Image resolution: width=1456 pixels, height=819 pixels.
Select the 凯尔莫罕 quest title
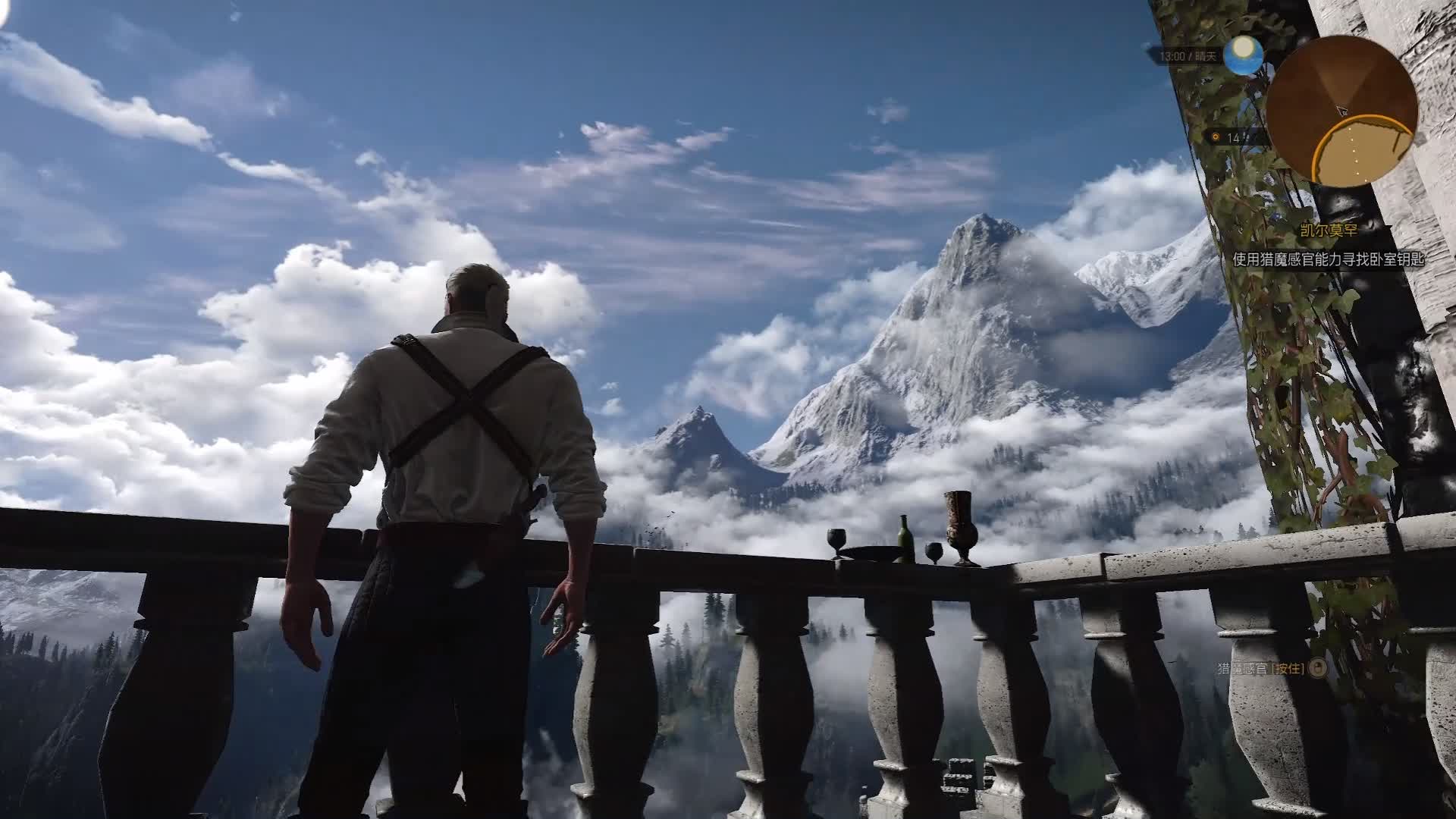pyautogui.click(x=1328, y=231)
